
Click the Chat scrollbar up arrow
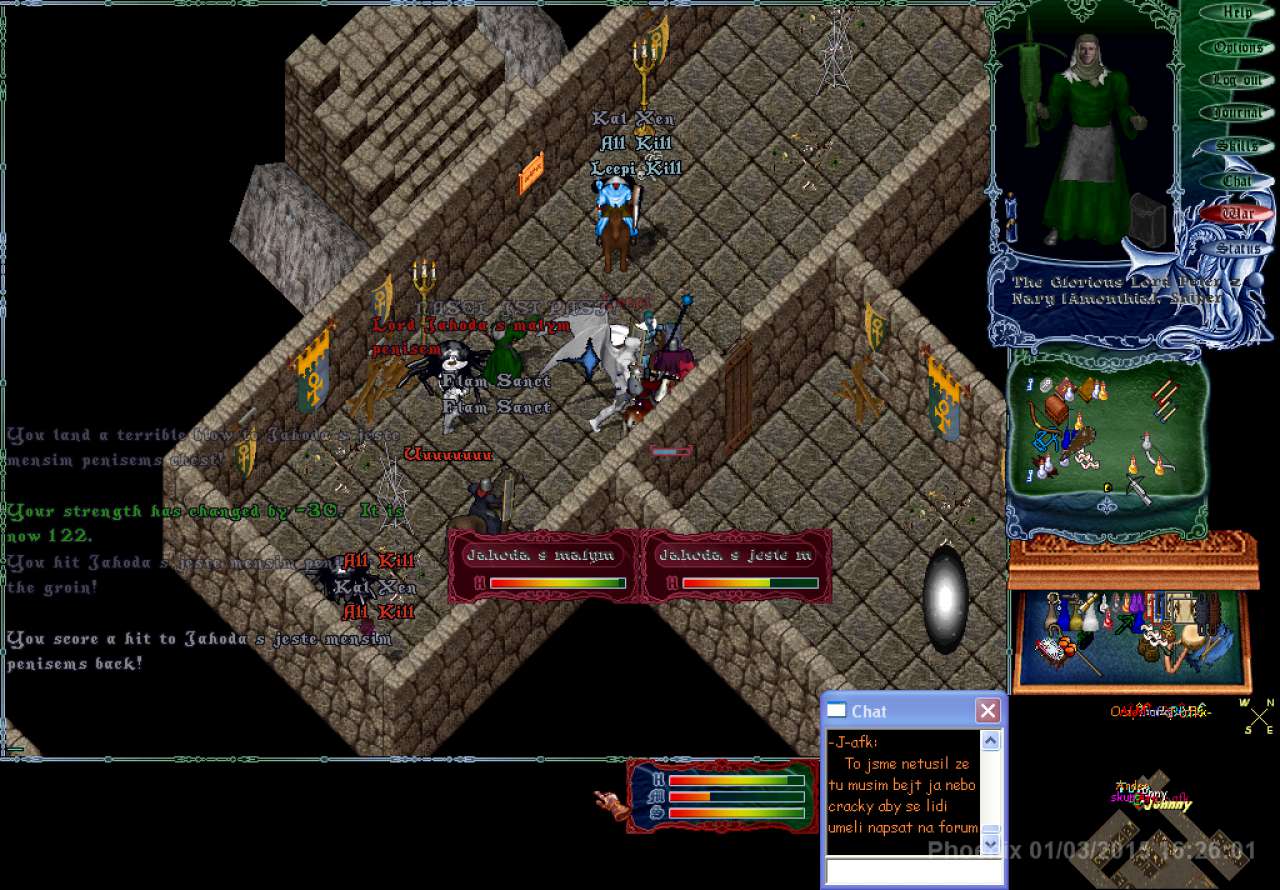point(990,741)
